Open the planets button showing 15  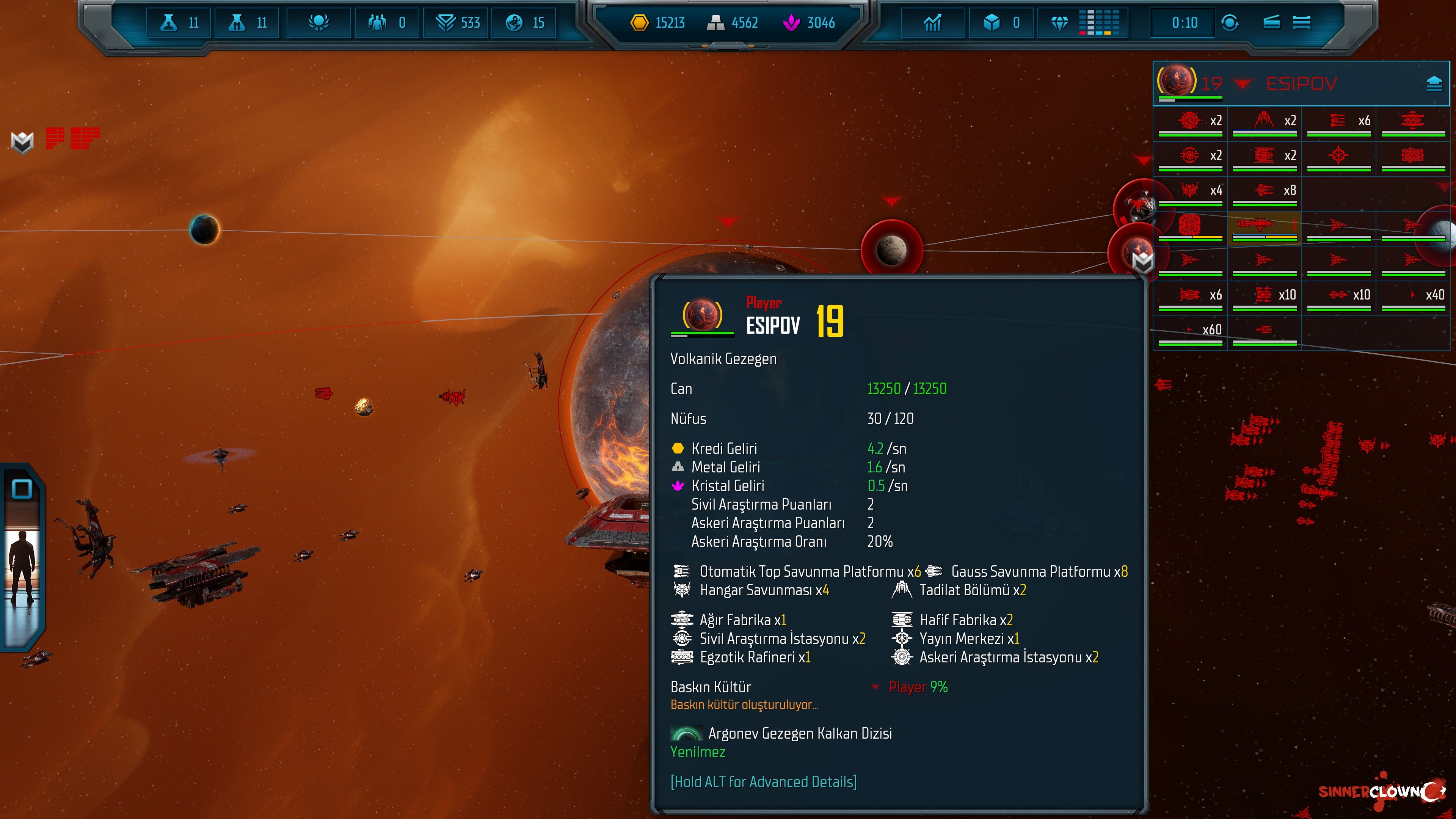click(524, 23)
